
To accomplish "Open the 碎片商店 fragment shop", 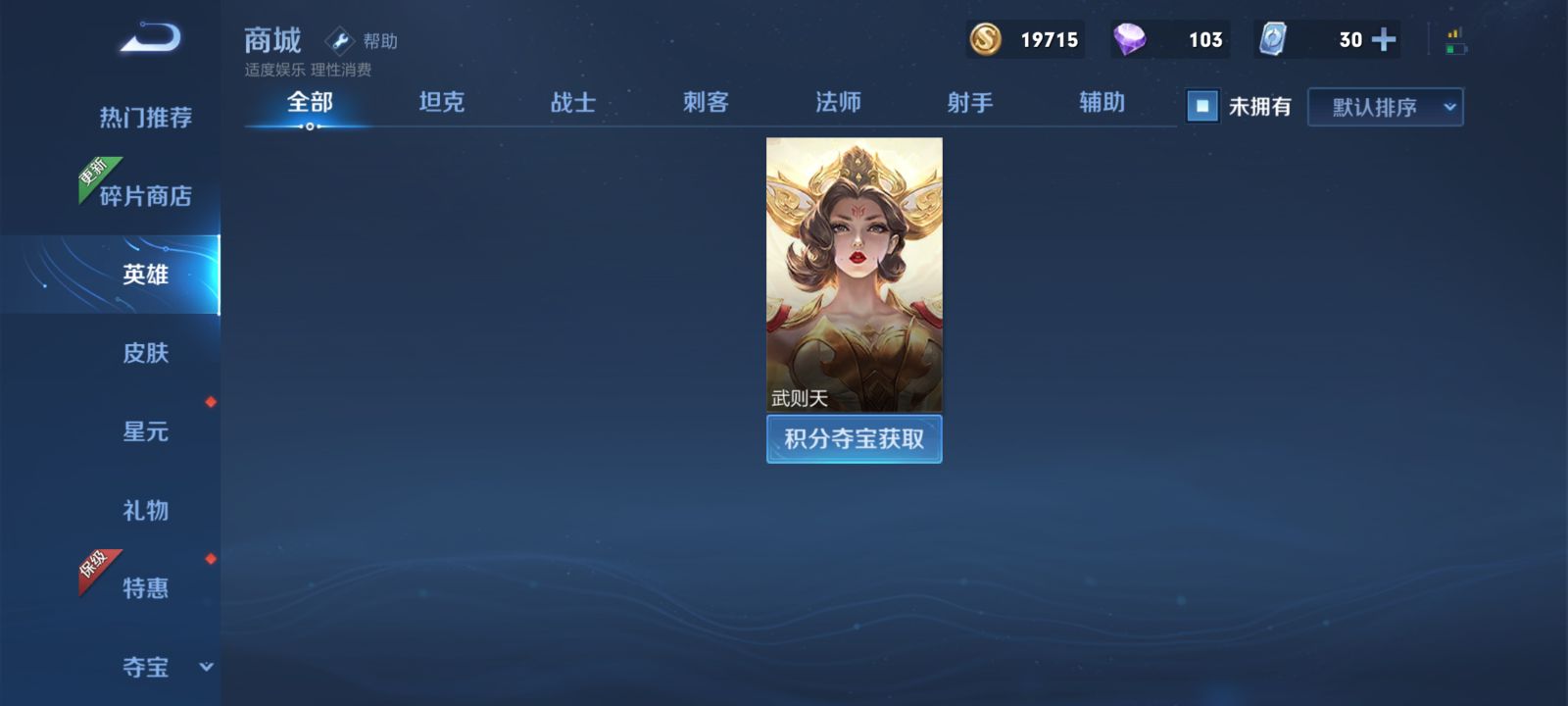I will pos(145,196).
